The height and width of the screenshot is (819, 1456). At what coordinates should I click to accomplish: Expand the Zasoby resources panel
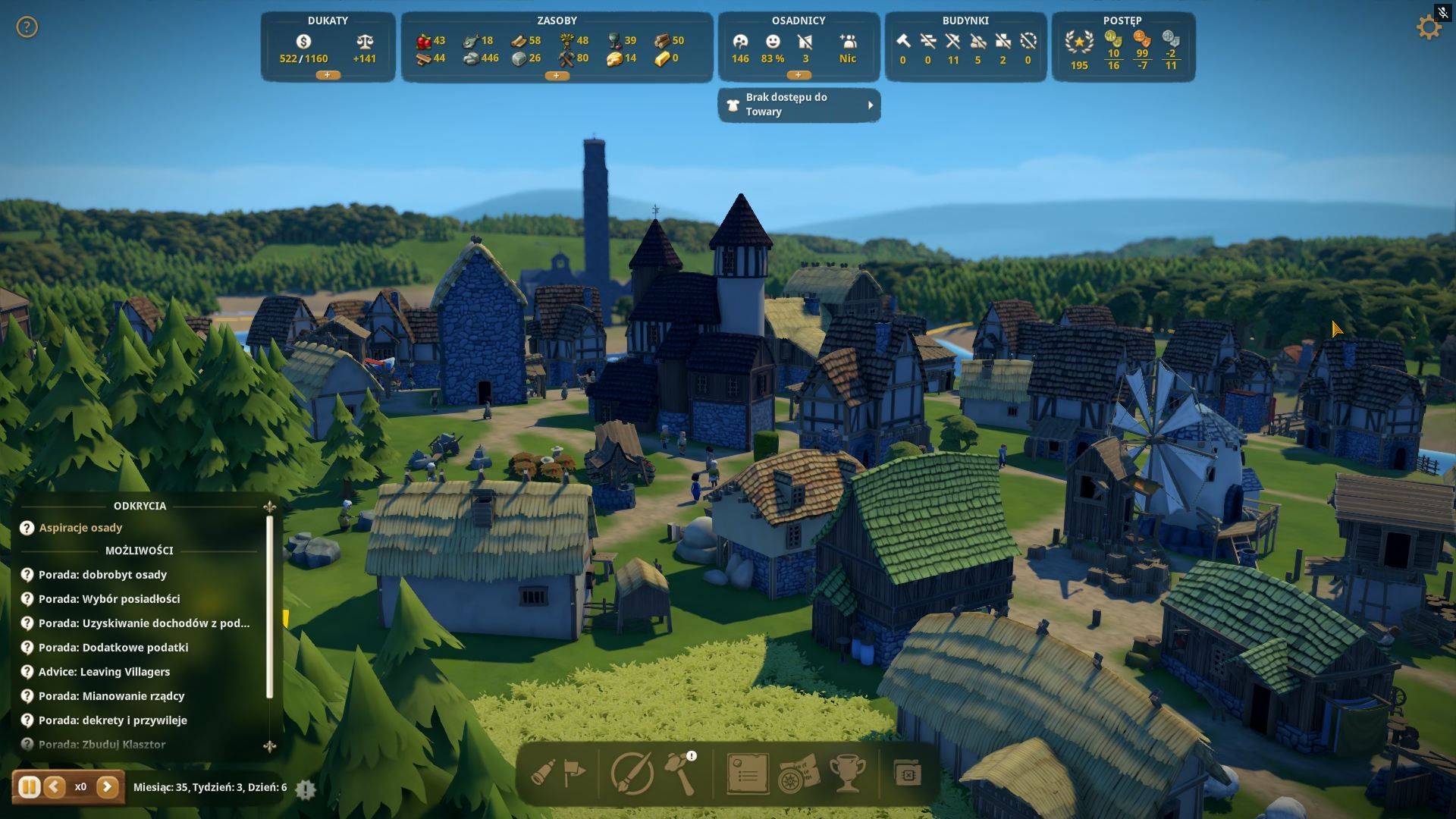(x=557, y=75)
